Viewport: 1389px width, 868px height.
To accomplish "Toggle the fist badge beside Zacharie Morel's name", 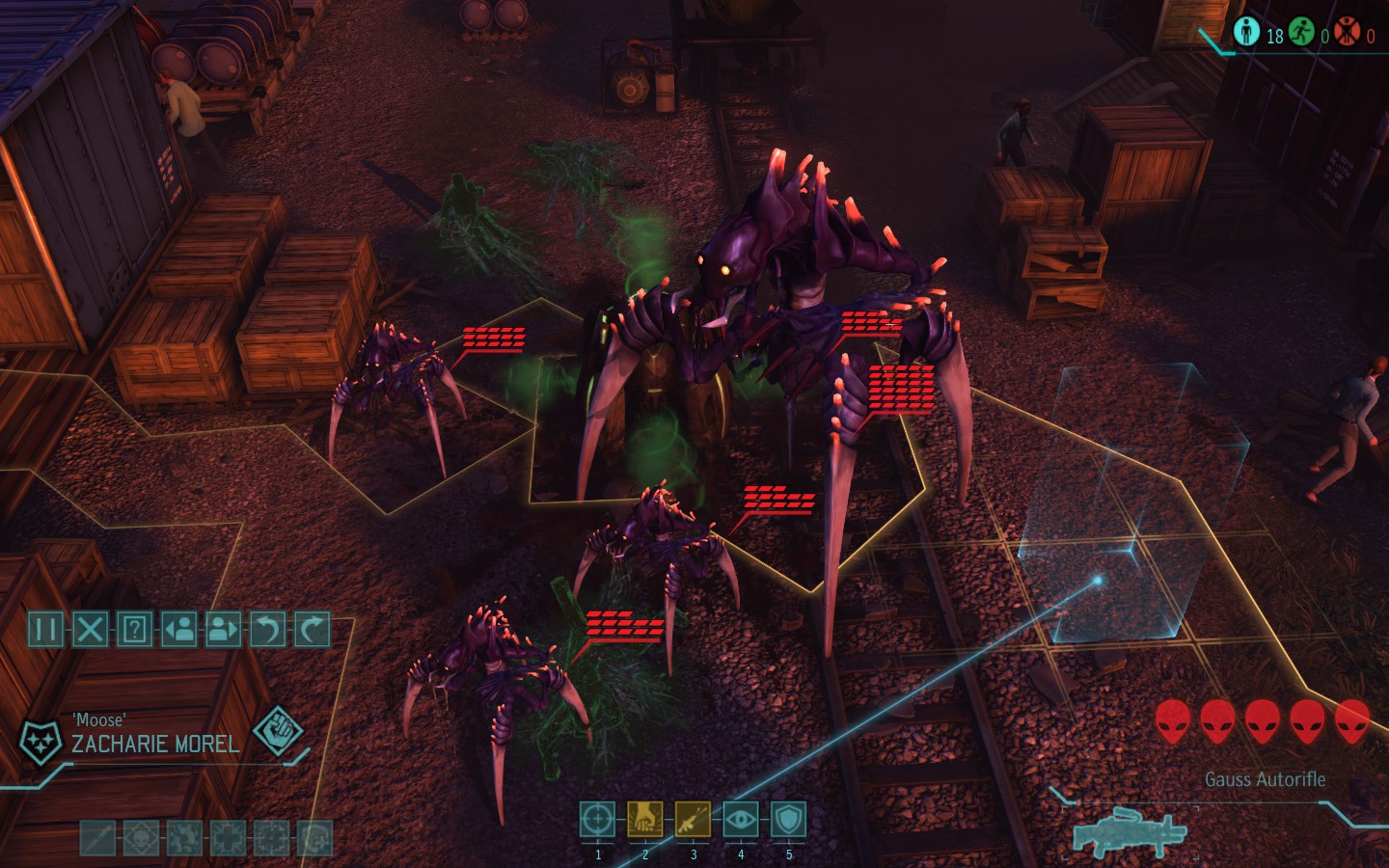I will [280, 733].
